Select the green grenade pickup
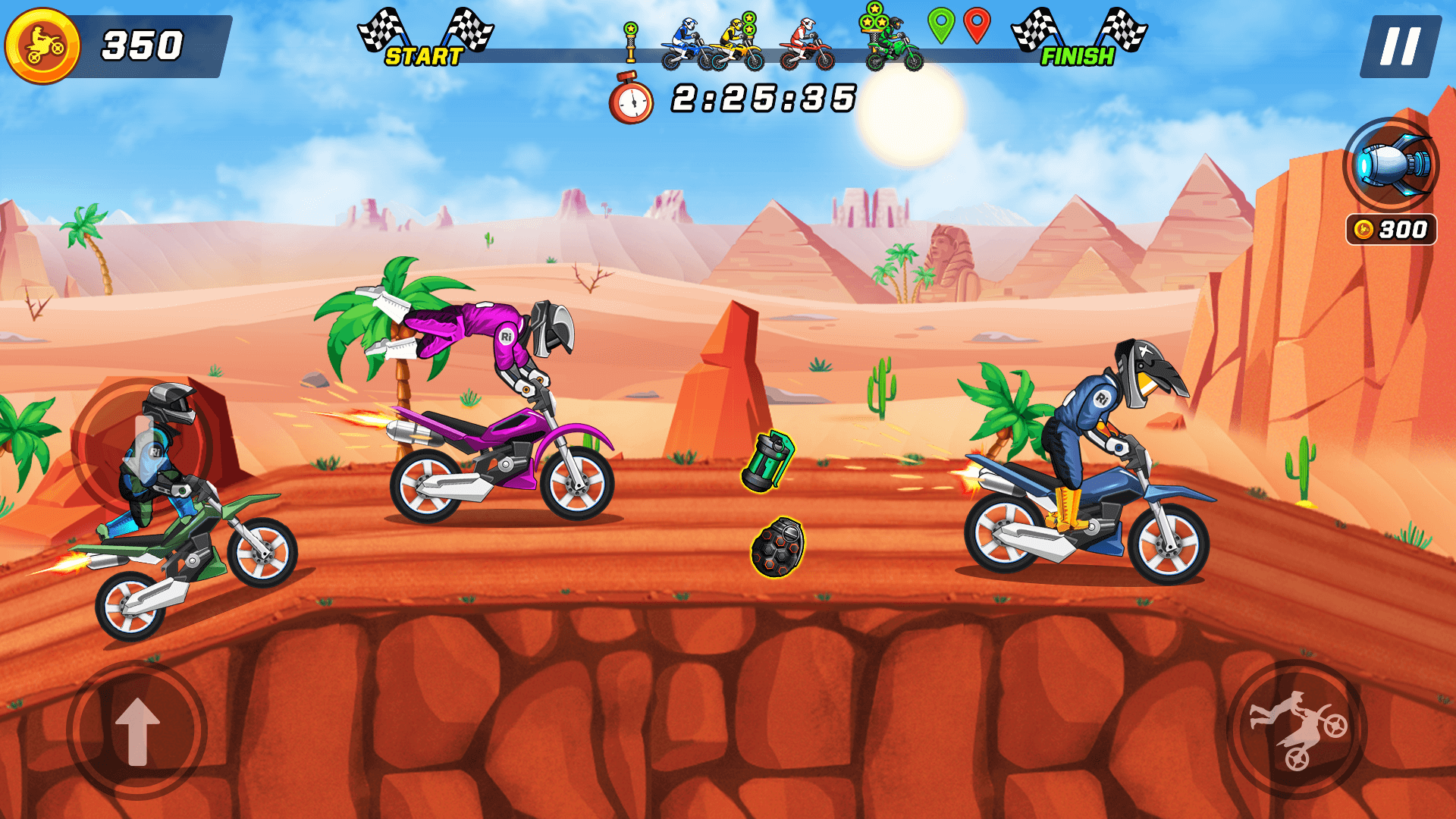The height and width of the screenshot is (819, 1456). tap(766, 461)
